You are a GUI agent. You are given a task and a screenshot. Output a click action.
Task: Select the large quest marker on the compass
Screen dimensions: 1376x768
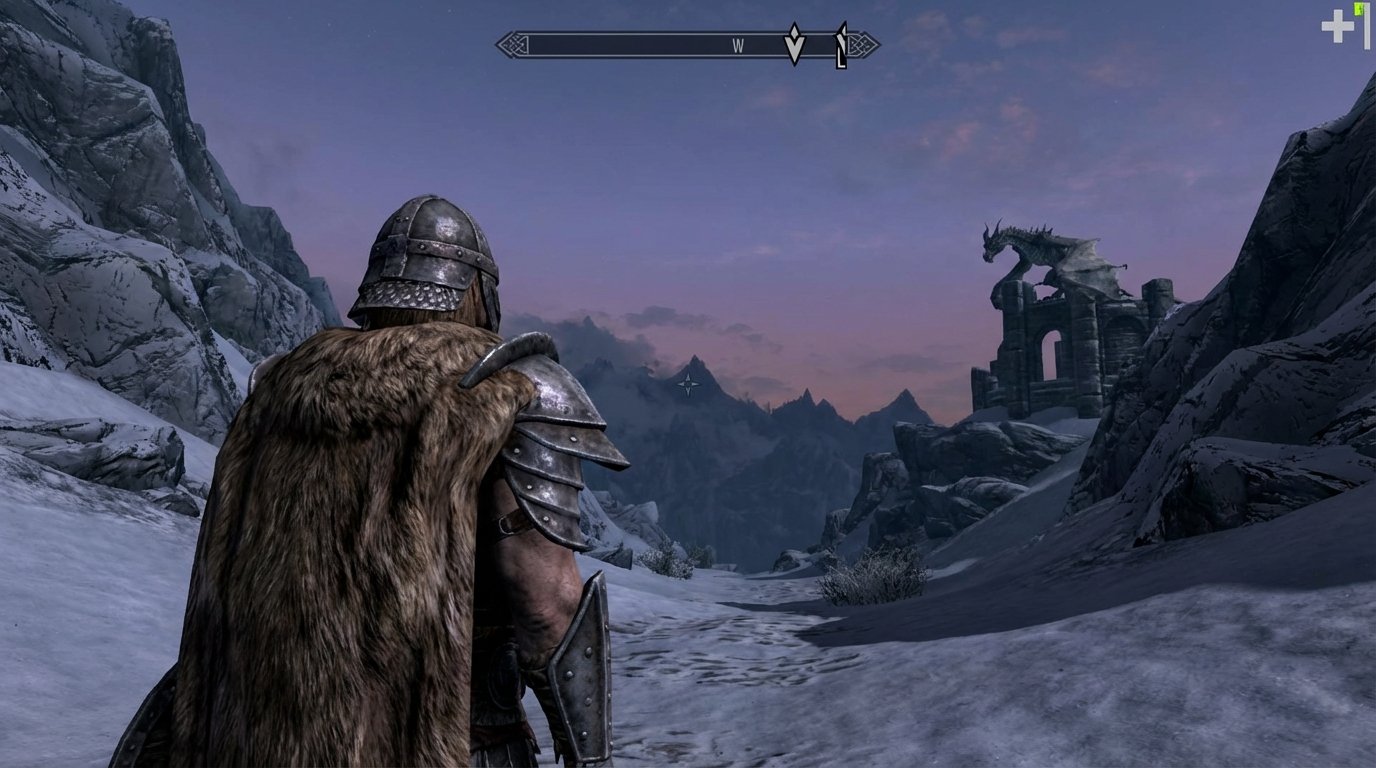(793, 42)
